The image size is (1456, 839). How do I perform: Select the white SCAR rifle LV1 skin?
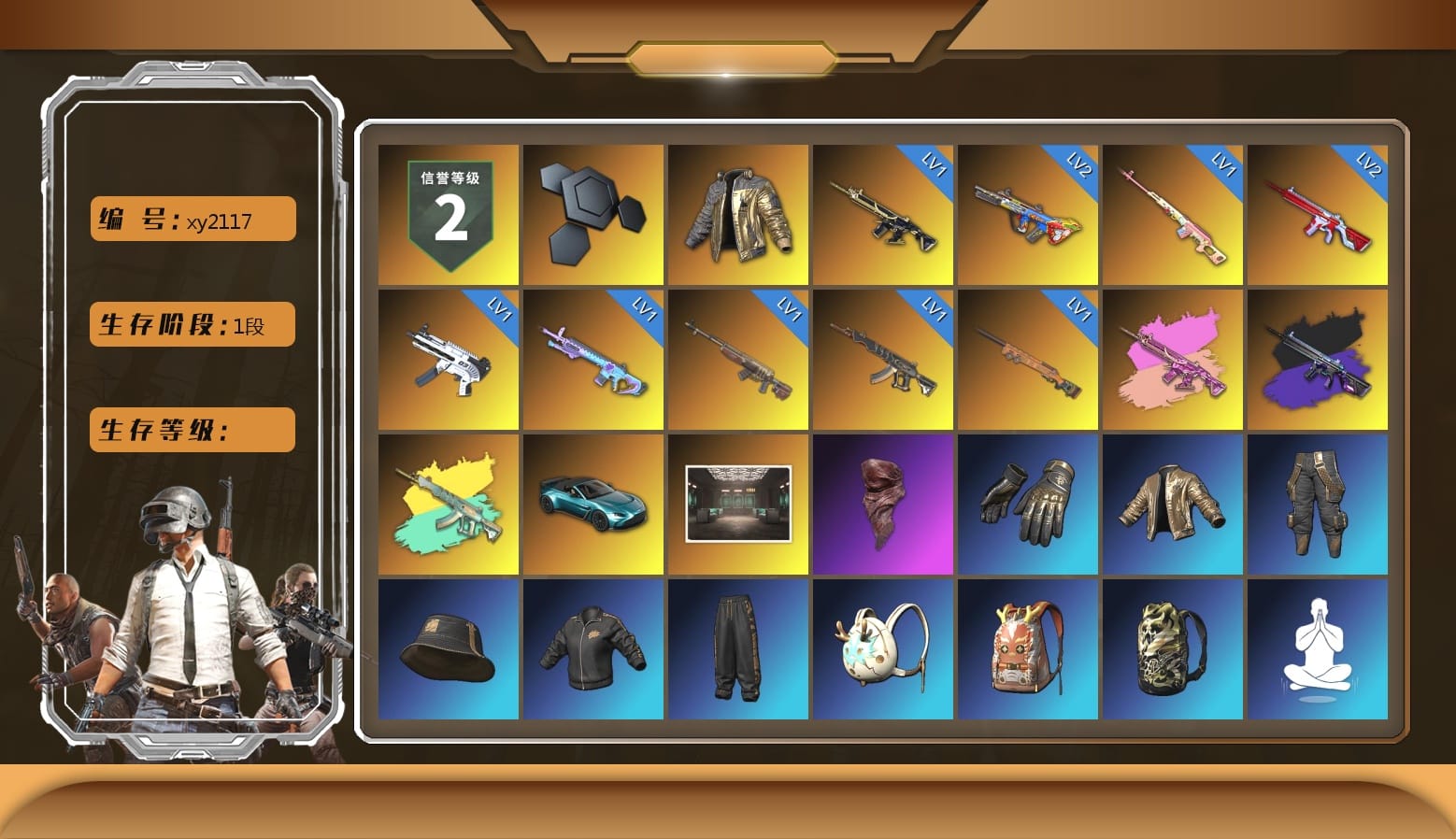tap(448, 358)
